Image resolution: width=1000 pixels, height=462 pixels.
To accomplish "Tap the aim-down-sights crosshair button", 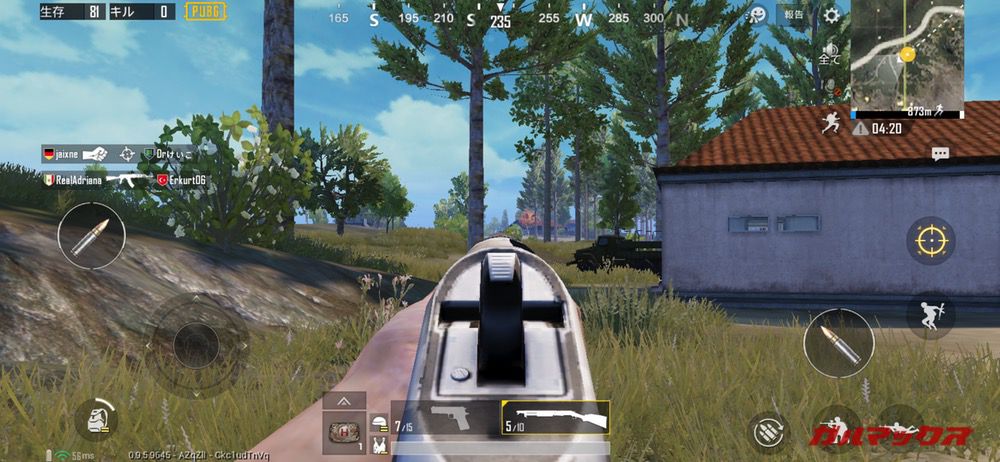I will (931, 241).
